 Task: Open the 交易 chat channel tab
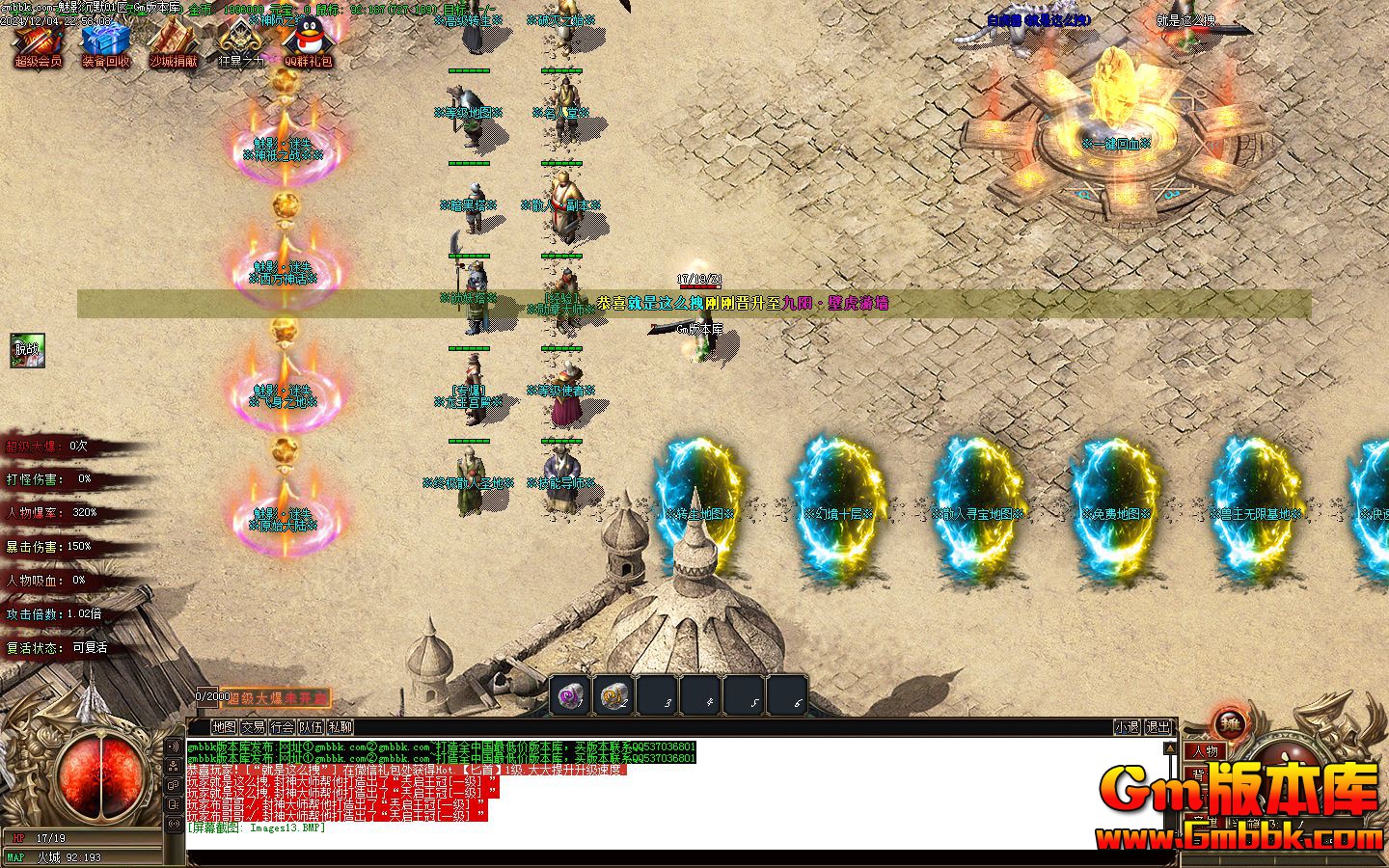coord(253,728)
